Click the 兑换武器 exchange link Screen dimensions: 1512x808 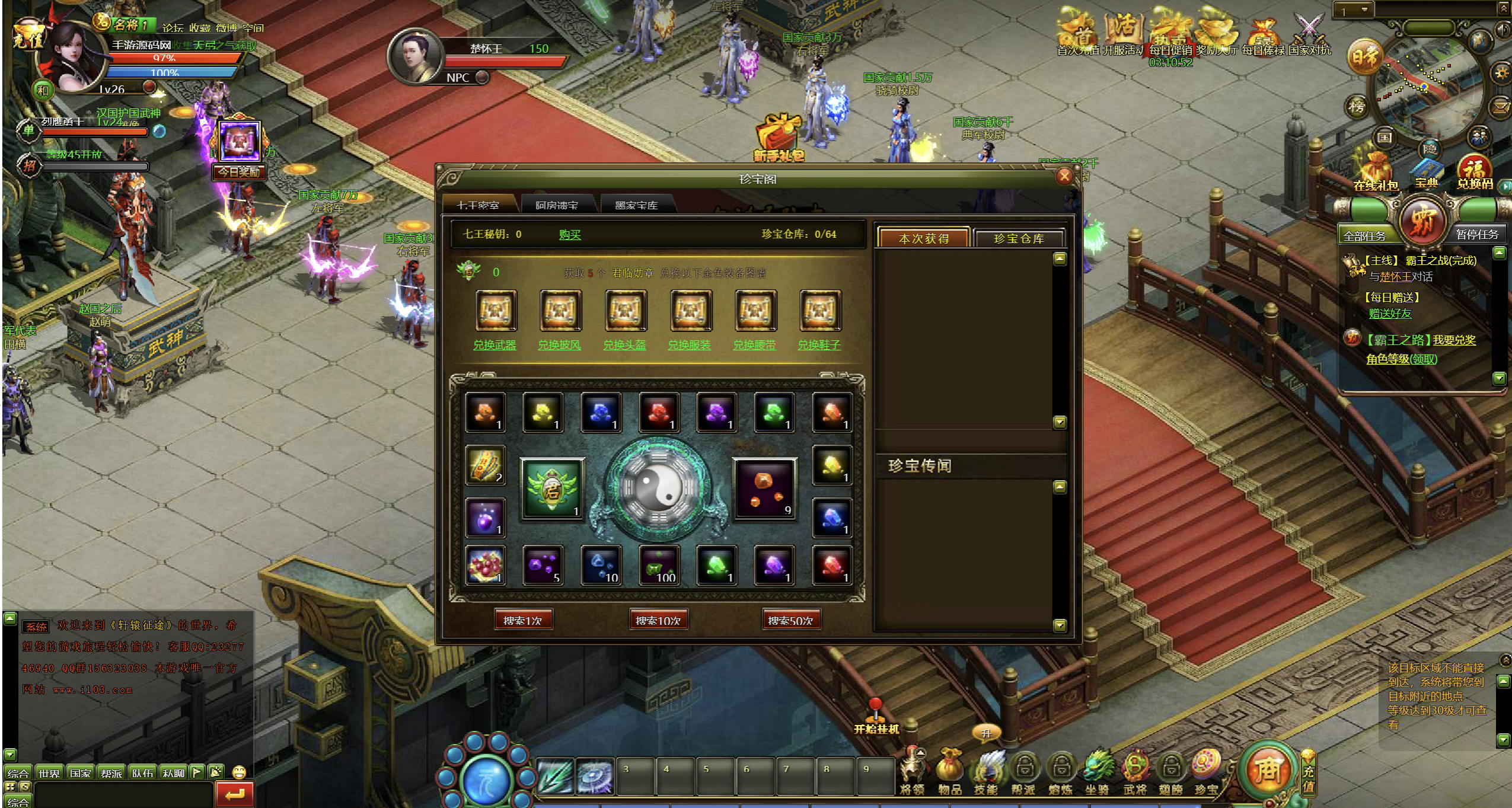coord(495,345)
